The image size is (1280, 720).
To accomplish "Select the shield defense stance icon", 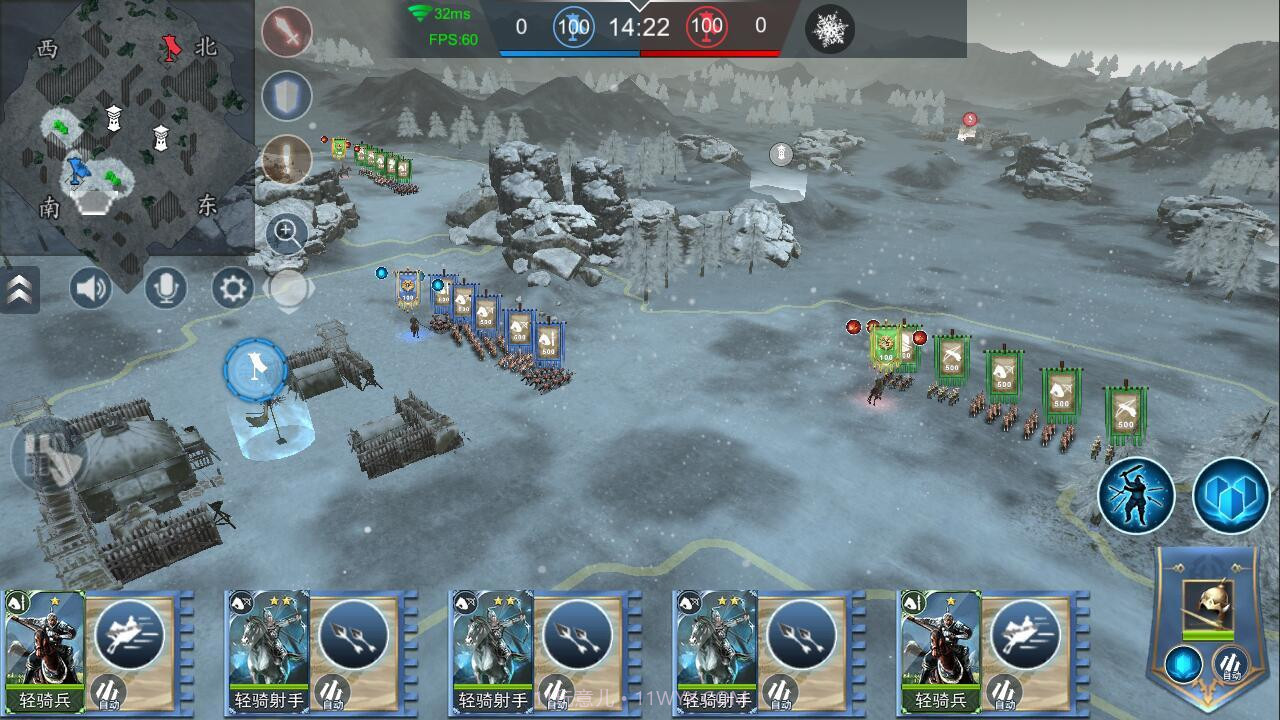I will (287, 97).
